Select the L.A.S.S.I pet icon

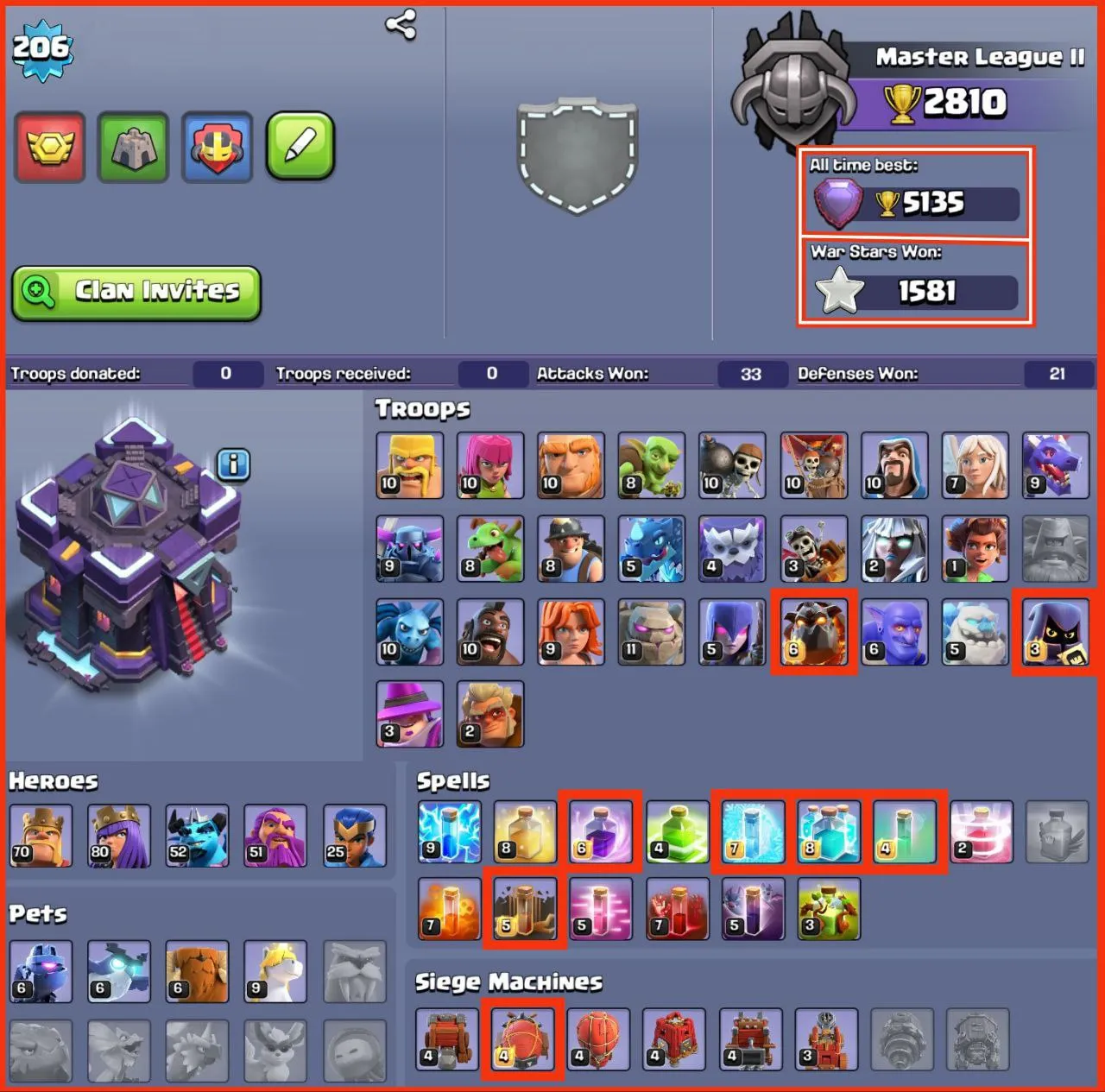[x=41, y=970]
